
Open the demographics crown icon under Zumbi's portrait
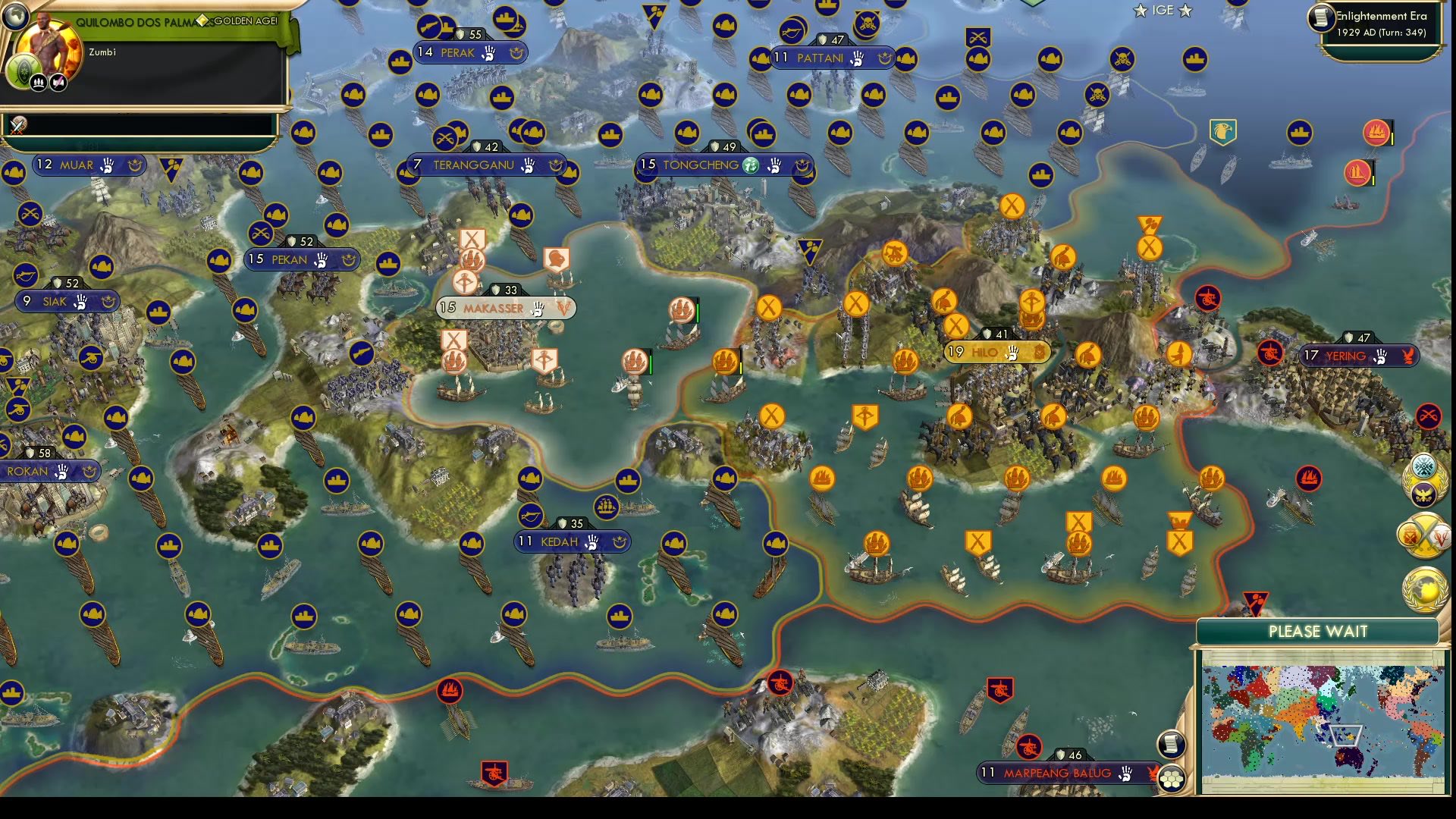36,82
